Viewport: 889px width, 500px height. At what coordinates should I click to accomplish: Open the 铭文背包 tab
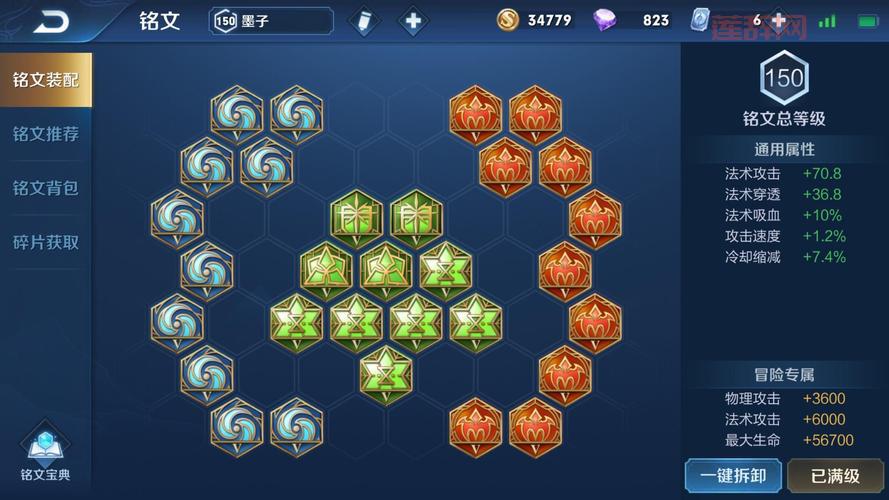(46, 188)
